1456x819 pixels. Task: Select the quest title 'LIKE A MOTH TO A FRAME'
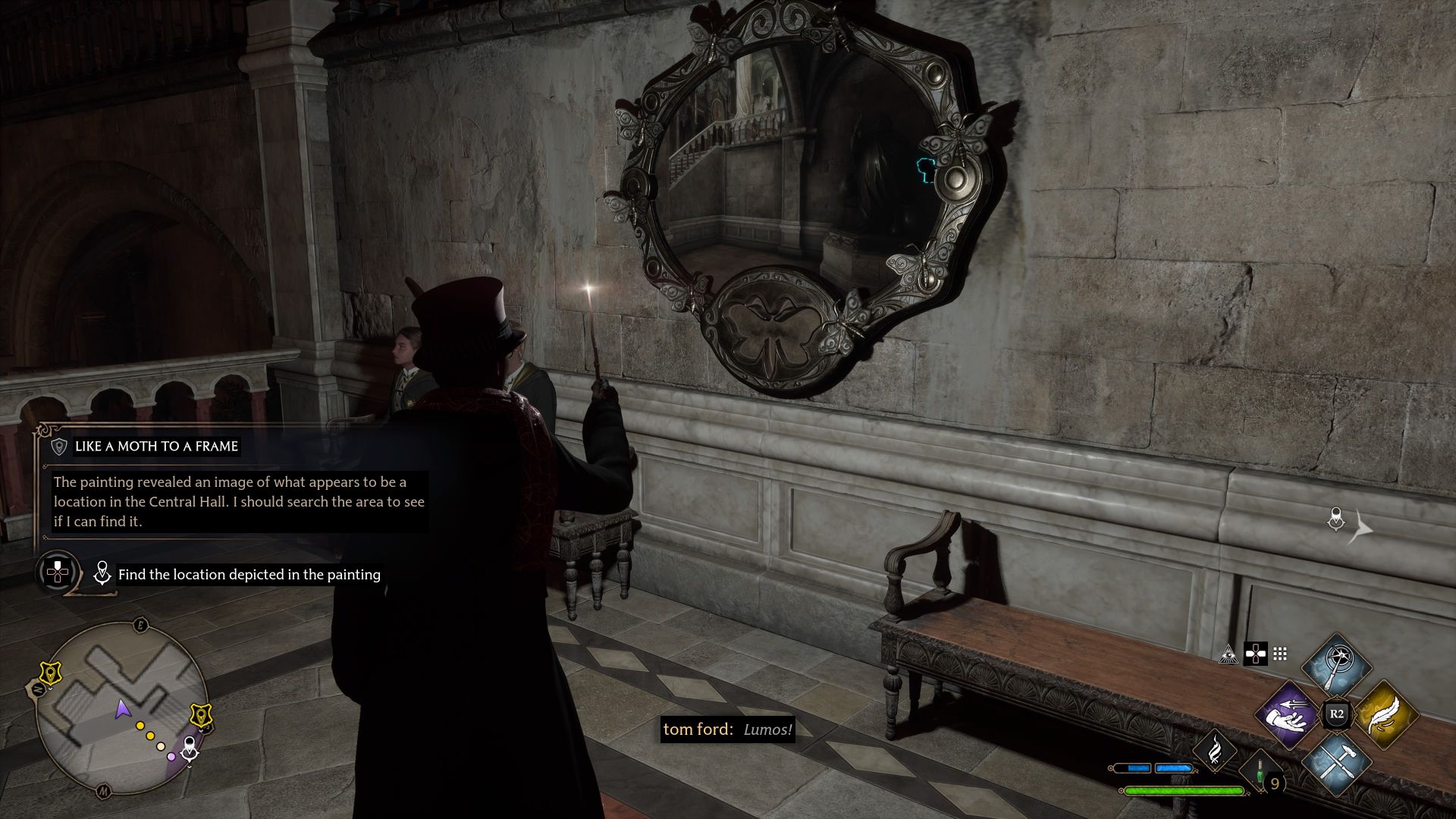coord(156,446)
